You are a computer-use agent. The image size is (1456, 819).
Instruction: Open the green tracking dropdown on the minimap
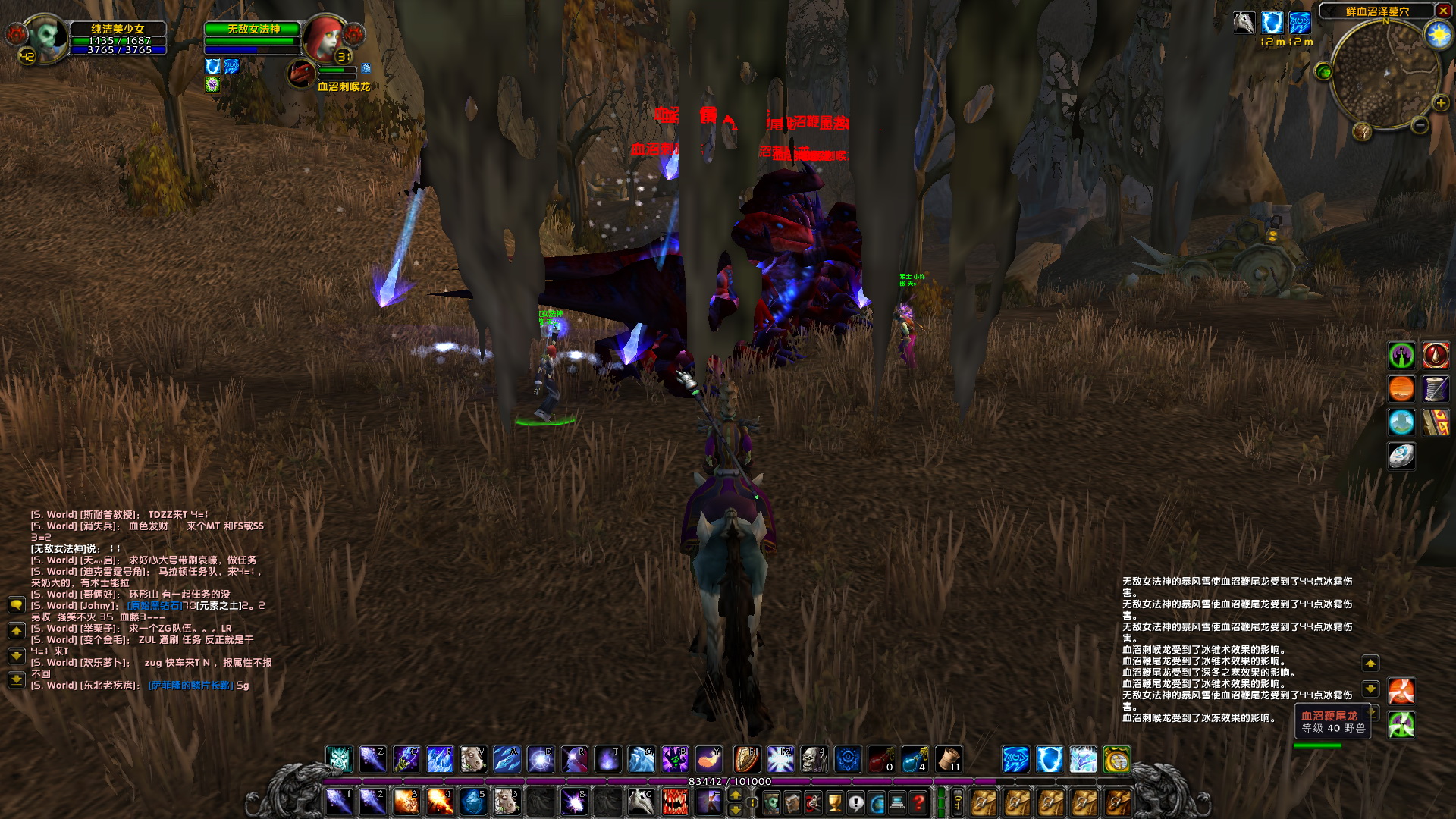tap(1323, 71)
